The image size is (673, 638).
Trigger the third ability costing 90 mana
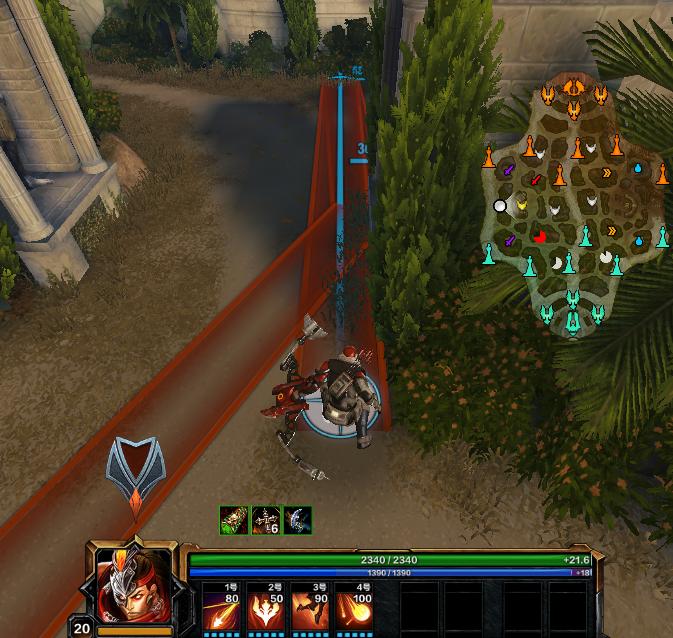(312, 607)
